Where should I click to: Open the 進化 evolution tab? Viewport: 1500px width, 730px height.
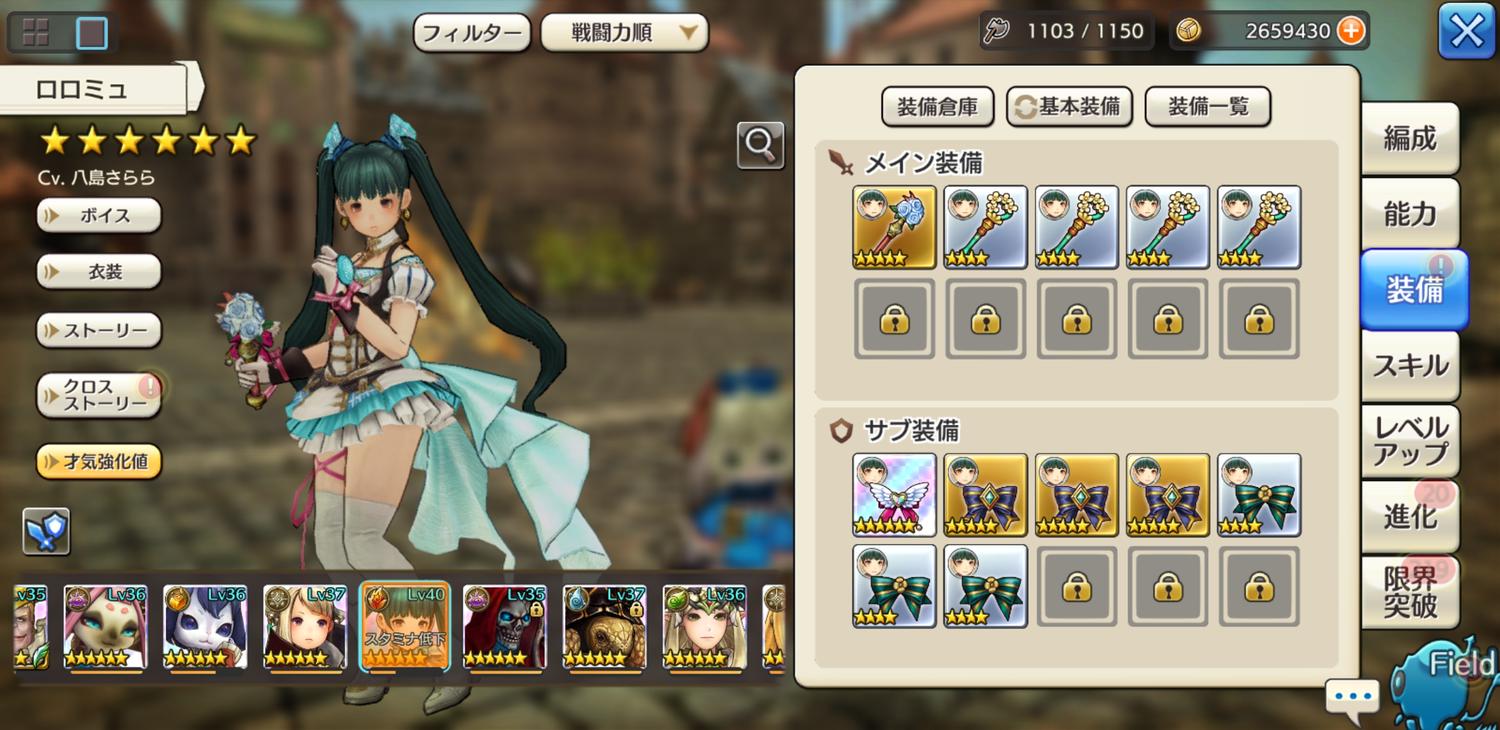coord(1409,517)
